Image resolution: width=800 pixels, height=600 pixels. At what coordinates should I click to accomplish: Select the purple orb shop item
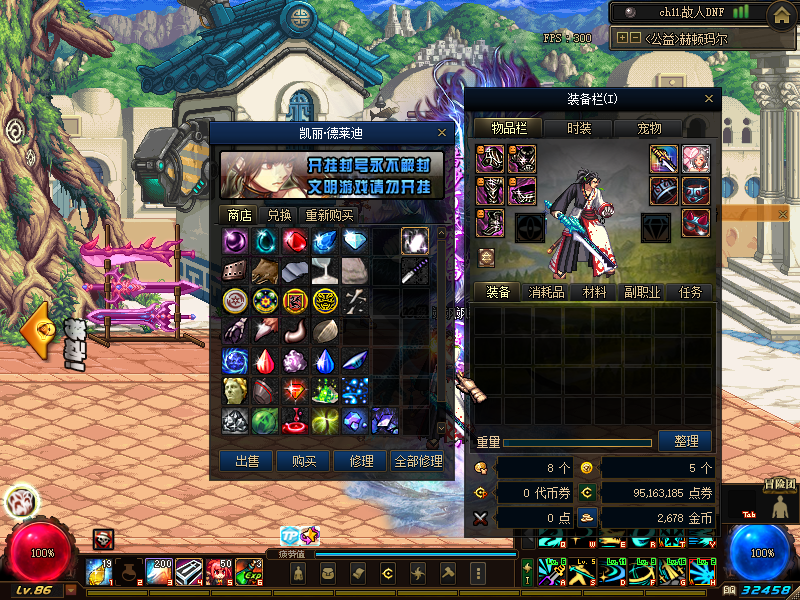[x=234, y=241]
